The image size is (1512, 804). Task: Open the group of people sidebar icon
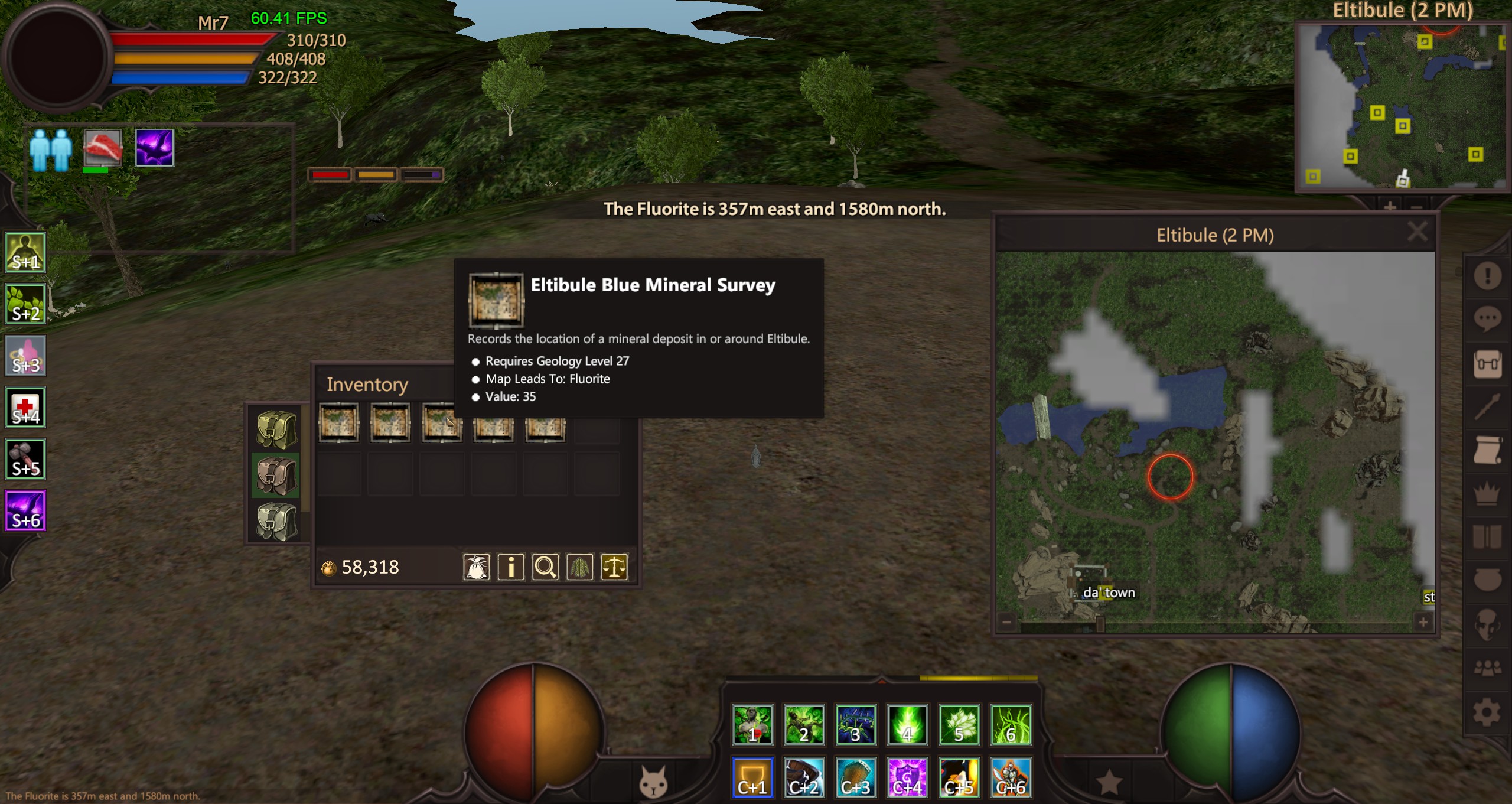coord(1487,668)
